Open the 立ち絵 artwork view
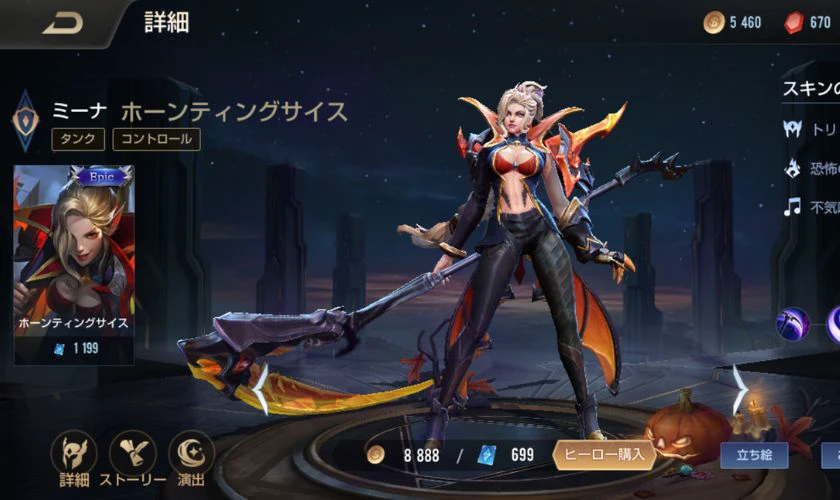 pos(753,455)
